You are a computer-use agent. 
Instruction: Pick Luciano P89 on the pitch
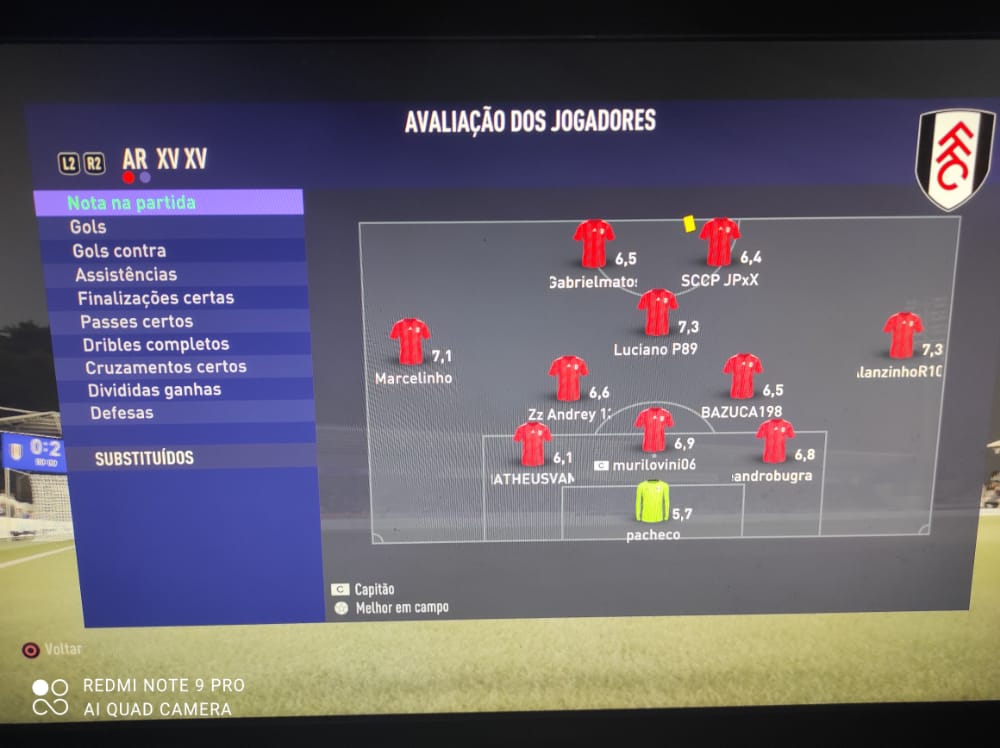(658, 312)
